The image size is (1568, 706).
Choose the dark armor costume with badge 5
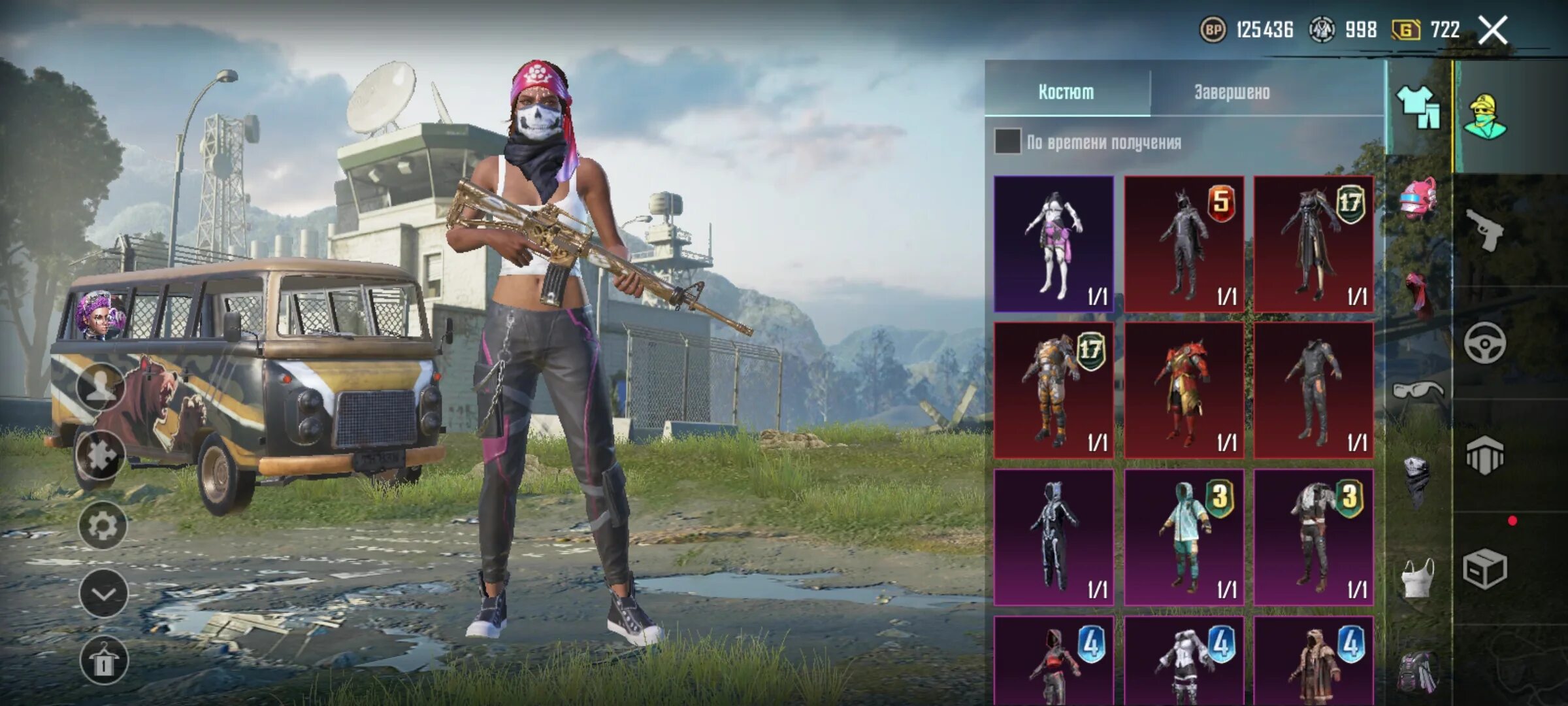[1184, 244]
